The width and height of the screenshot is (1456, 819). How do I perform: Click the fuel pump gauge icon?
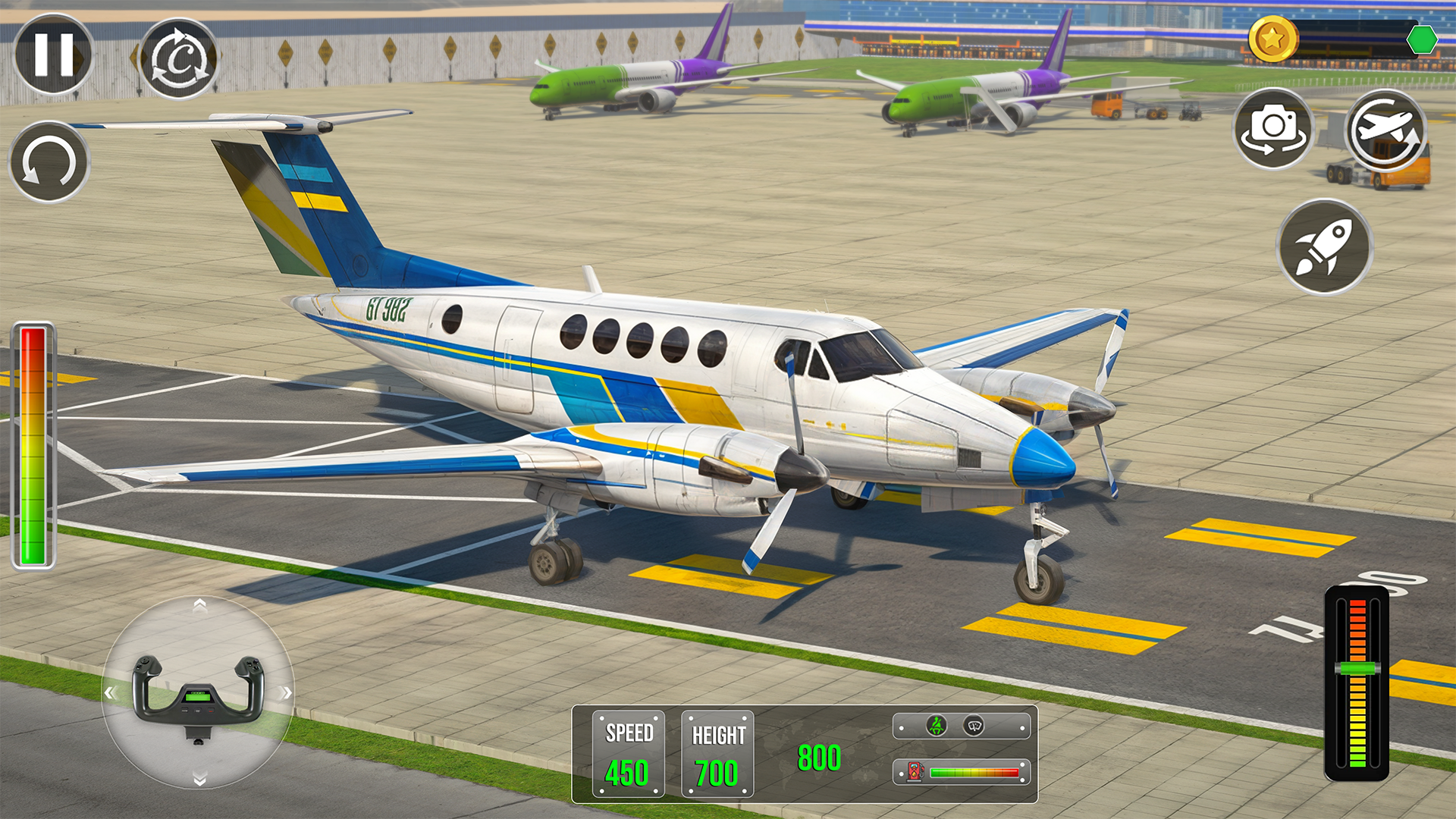click(x=915, y=771)
